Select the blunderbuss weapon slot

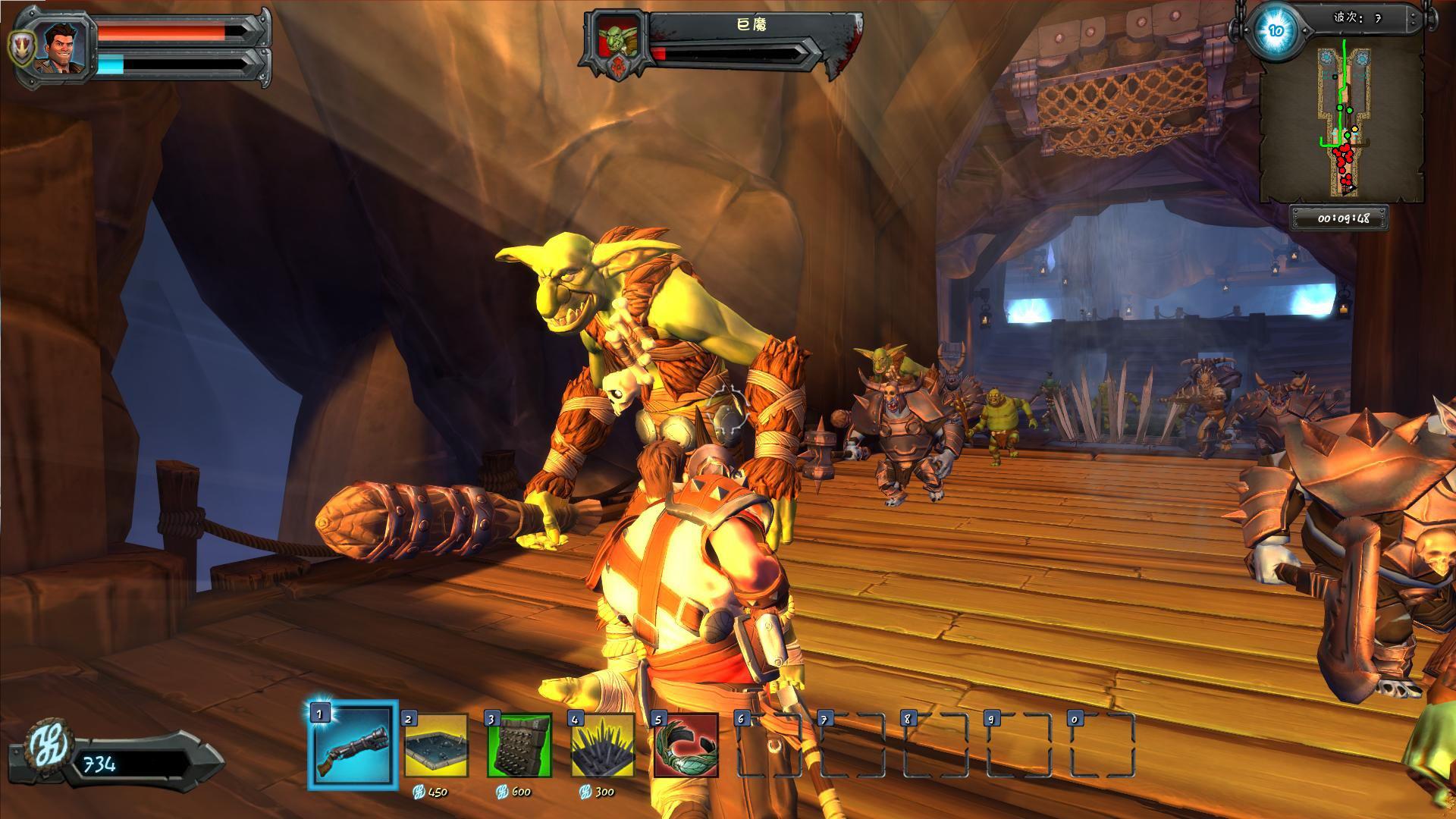353,745
